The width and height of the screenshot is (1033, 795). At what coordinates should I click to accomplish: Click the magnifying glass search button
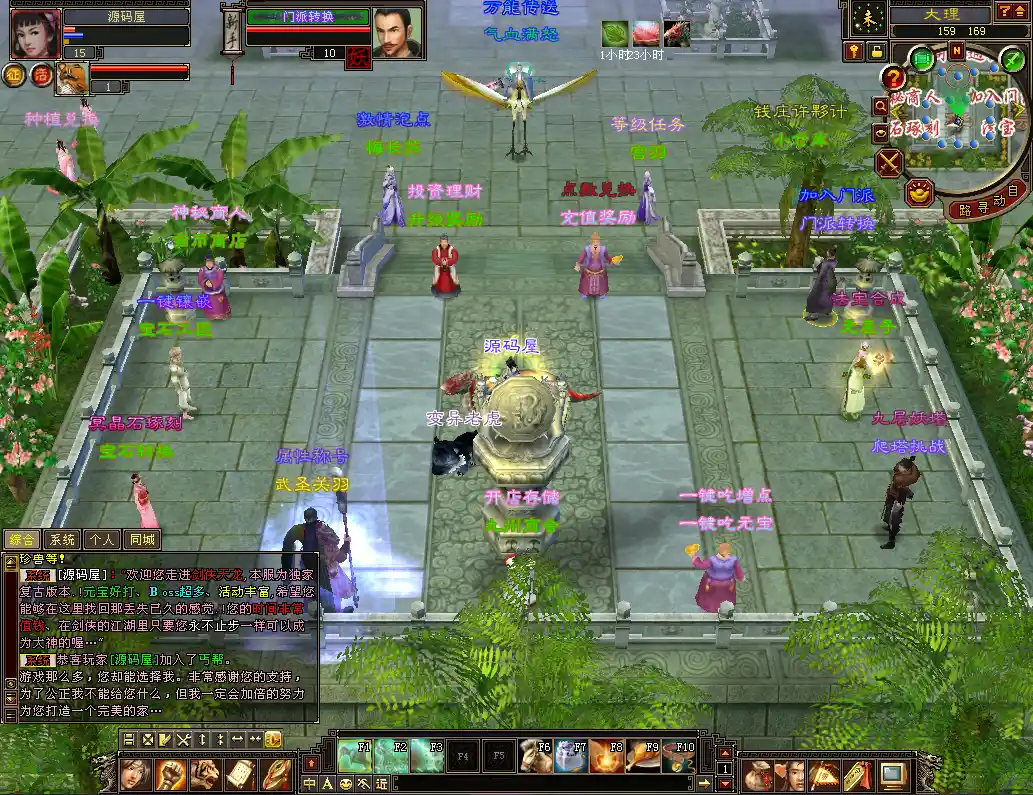(880, 105)
